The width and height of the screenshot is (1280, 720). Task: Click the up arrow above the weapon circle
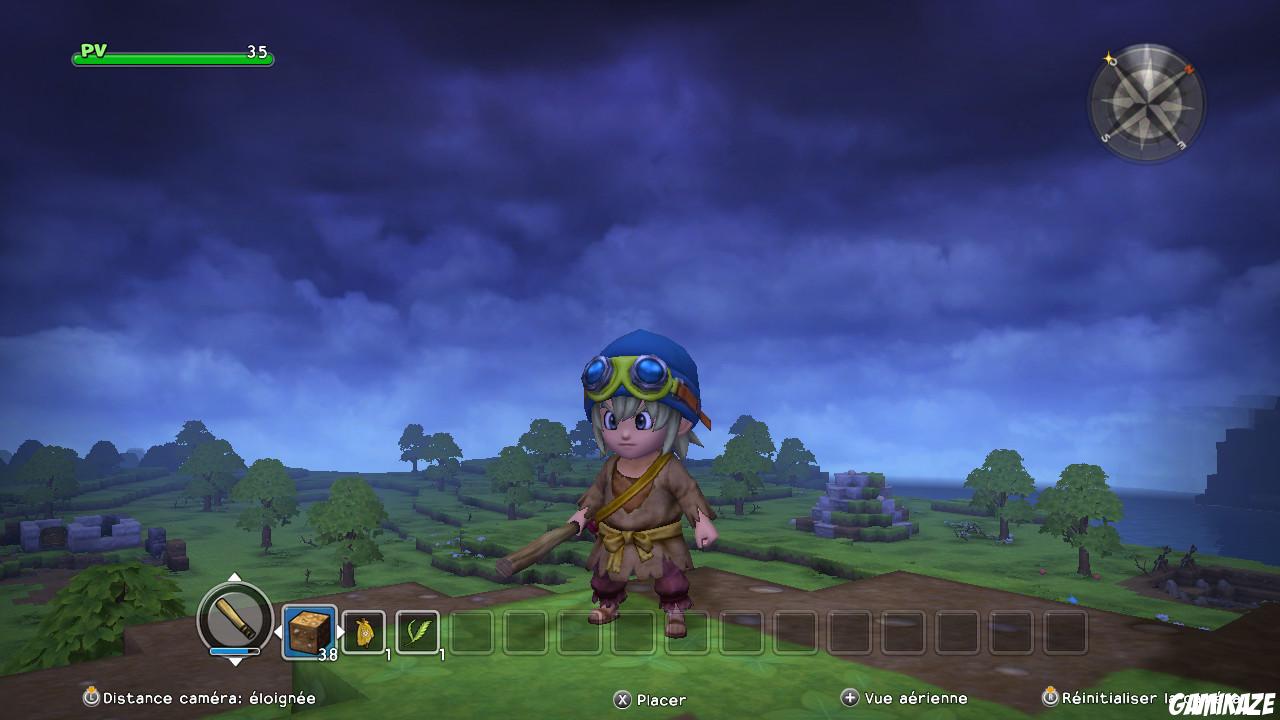(236, 576)
